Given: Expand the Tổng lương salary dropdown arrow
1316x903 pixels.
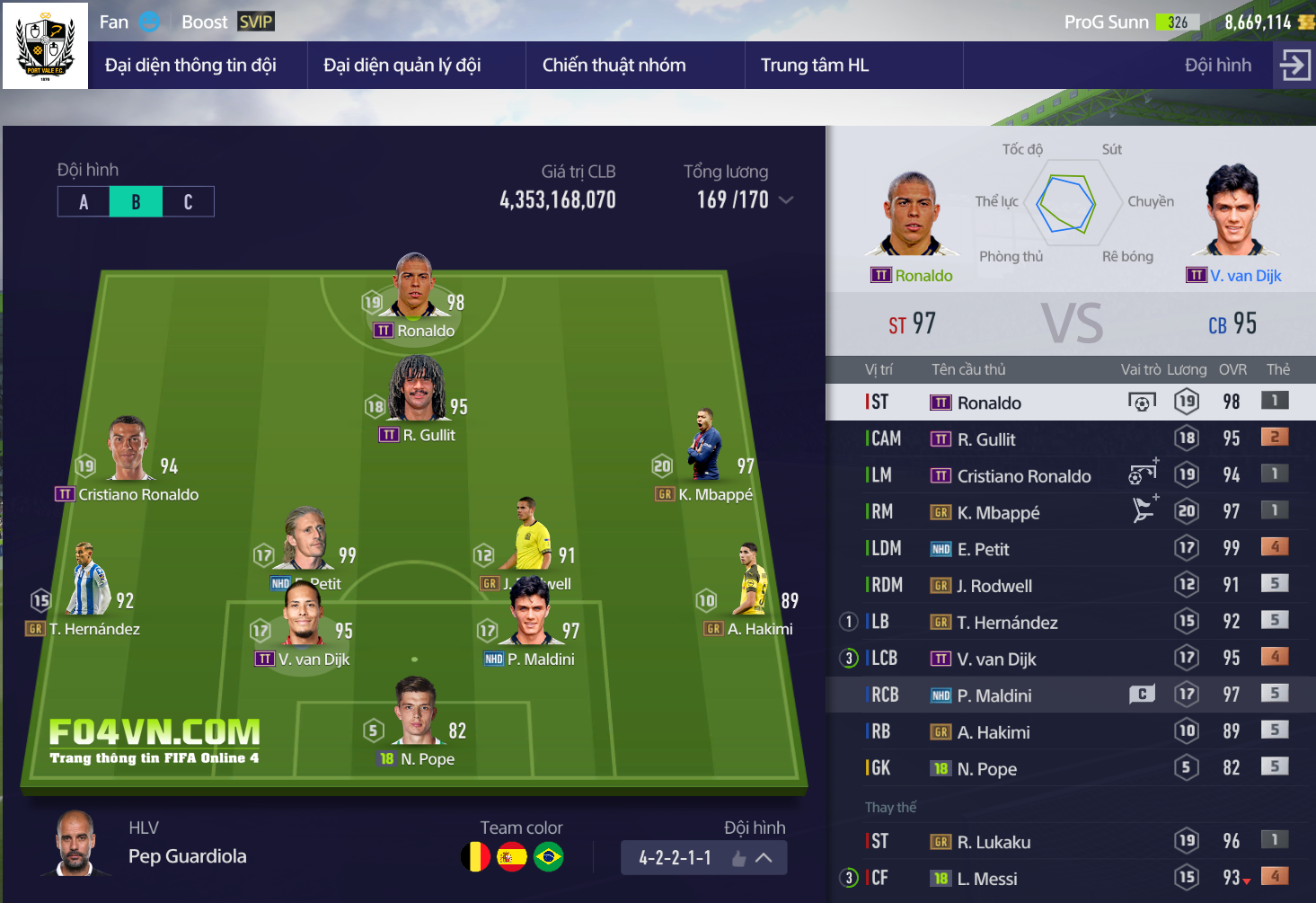Looking at the screenshot, I should (x=786, y=200).
